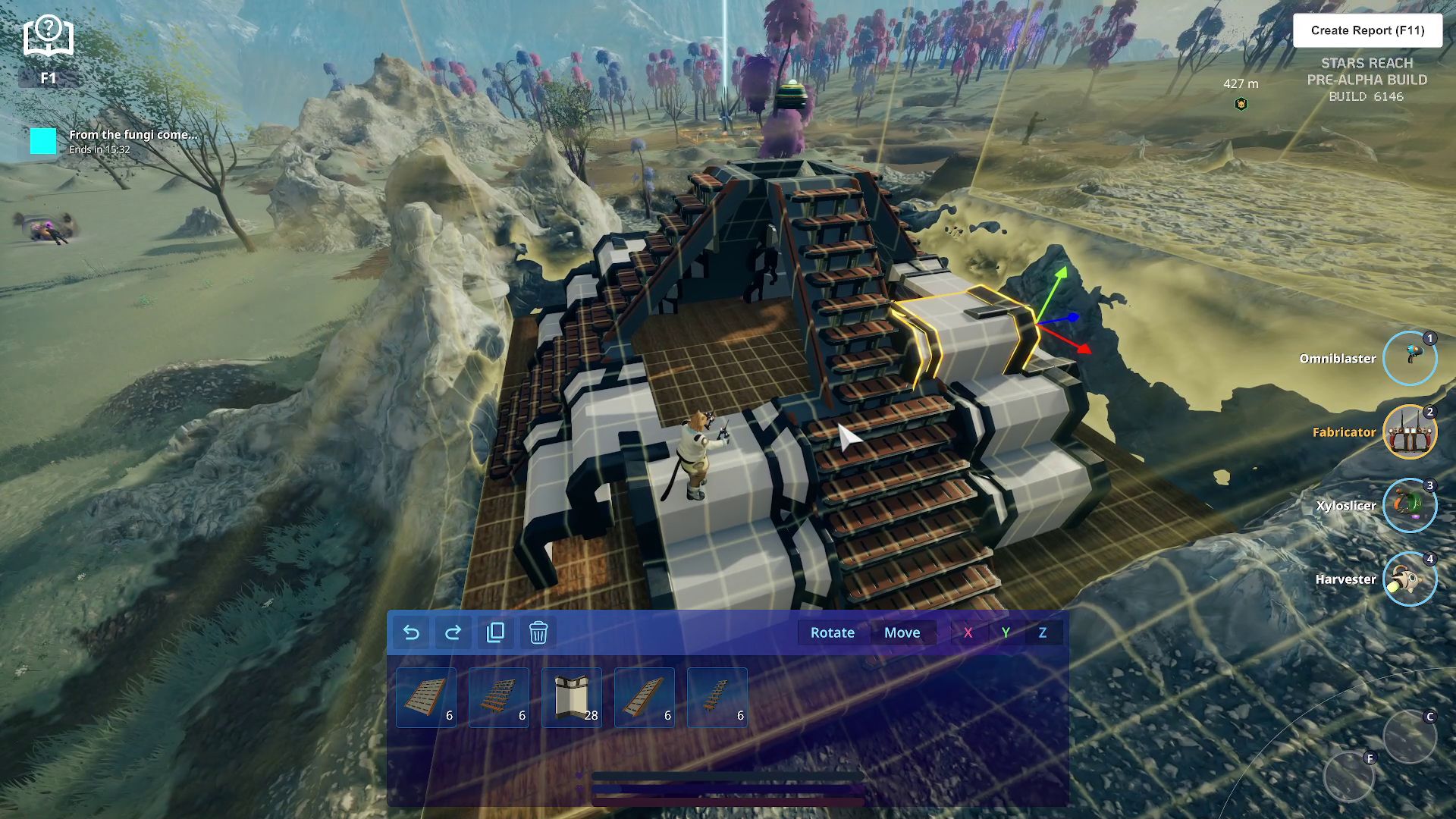The image size is (1456, 819).
Task: Undo the last building action
Action: 411,632
